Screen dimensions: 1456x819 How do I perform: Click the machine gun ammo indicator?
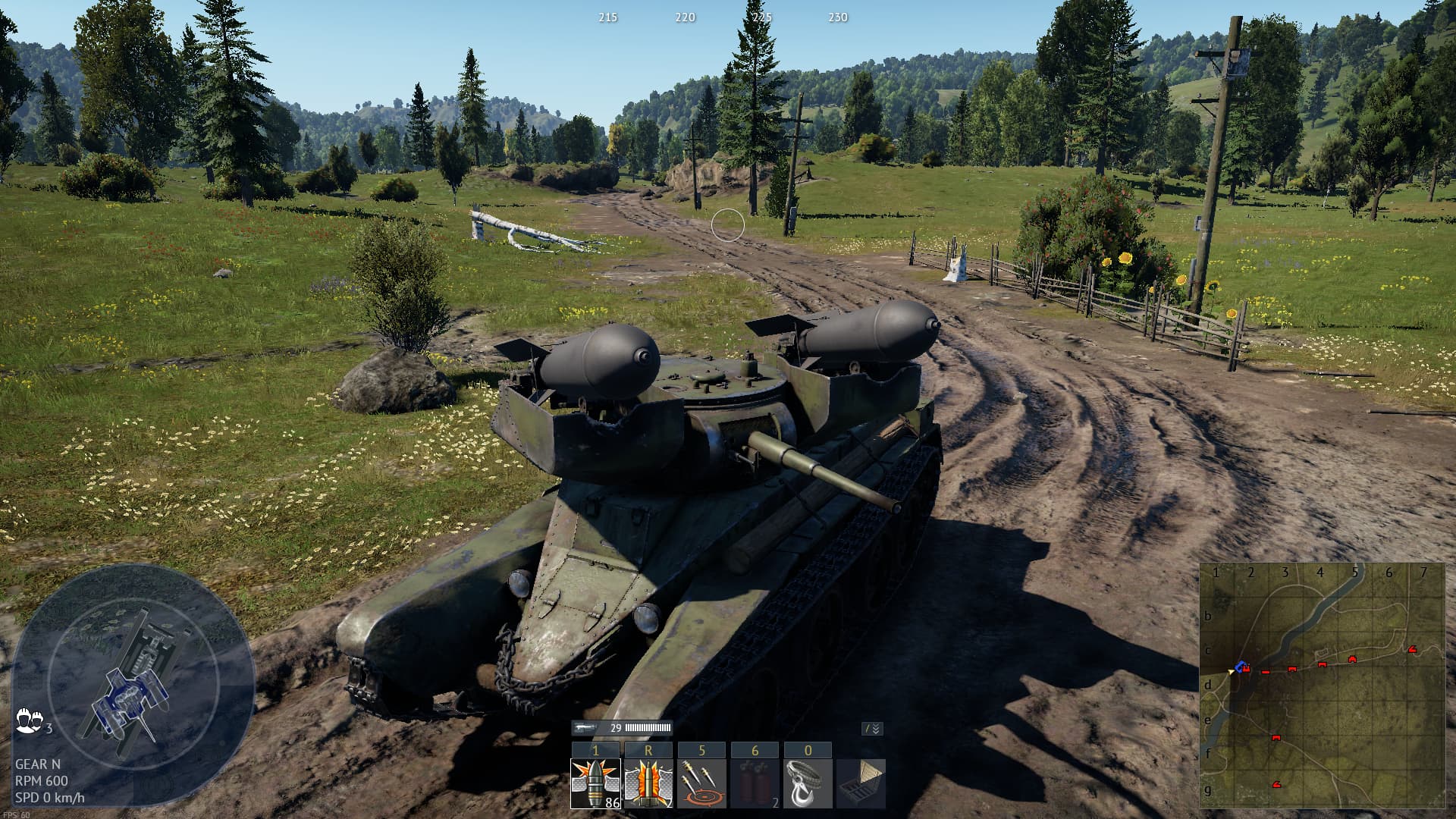pos(623,728)
